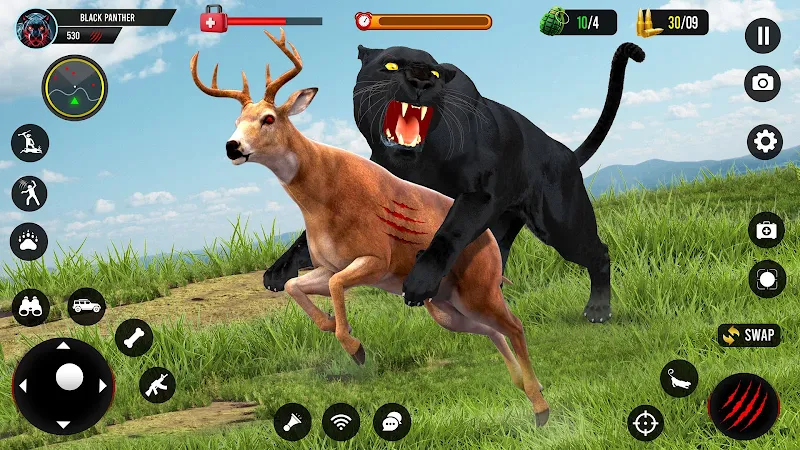This screenshot has width=800, height=450.
Task: Pause the game
Action: point(763,36)
